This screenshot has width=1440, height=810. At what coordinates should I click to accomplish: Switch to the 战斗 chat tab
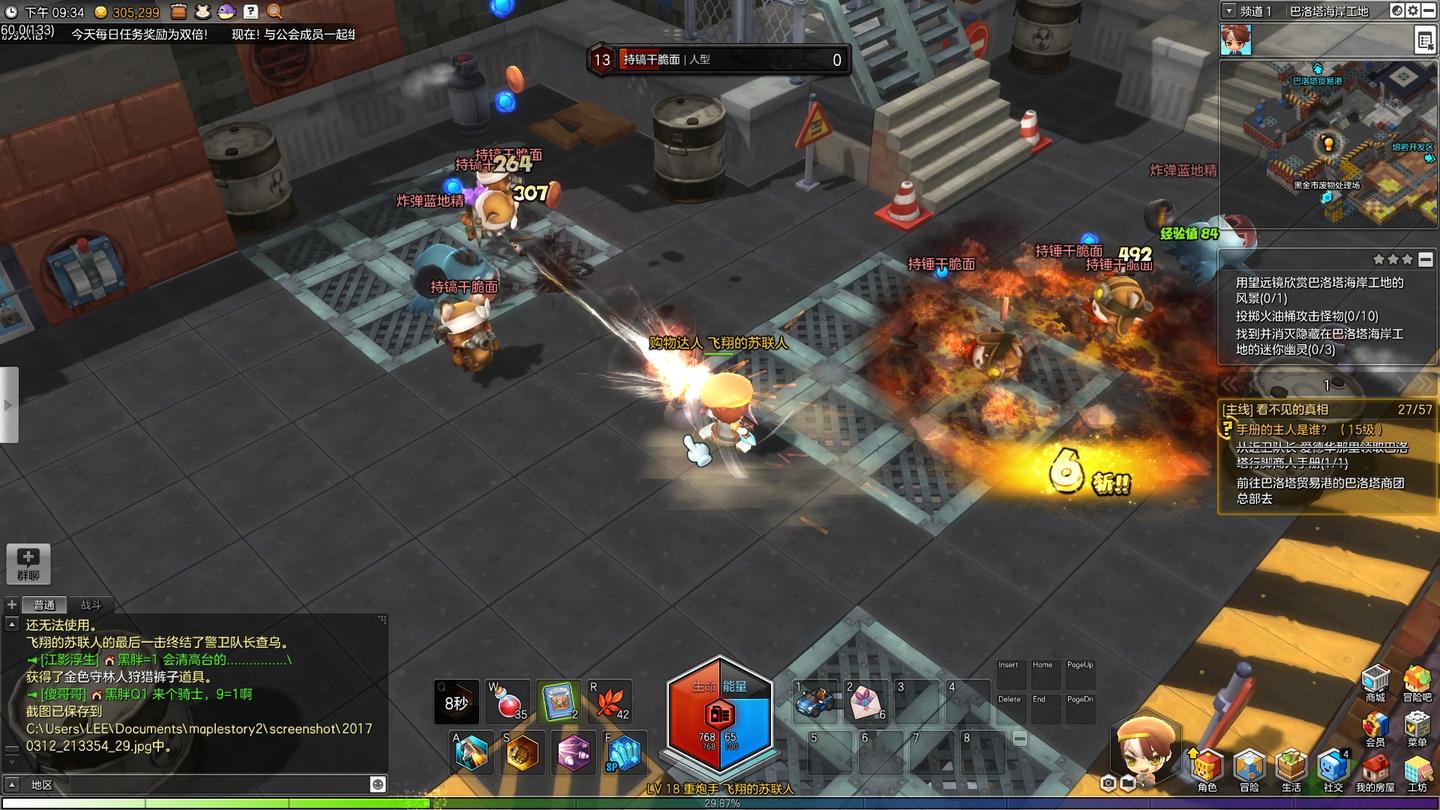pyautogui.click(x=91, y=605)
